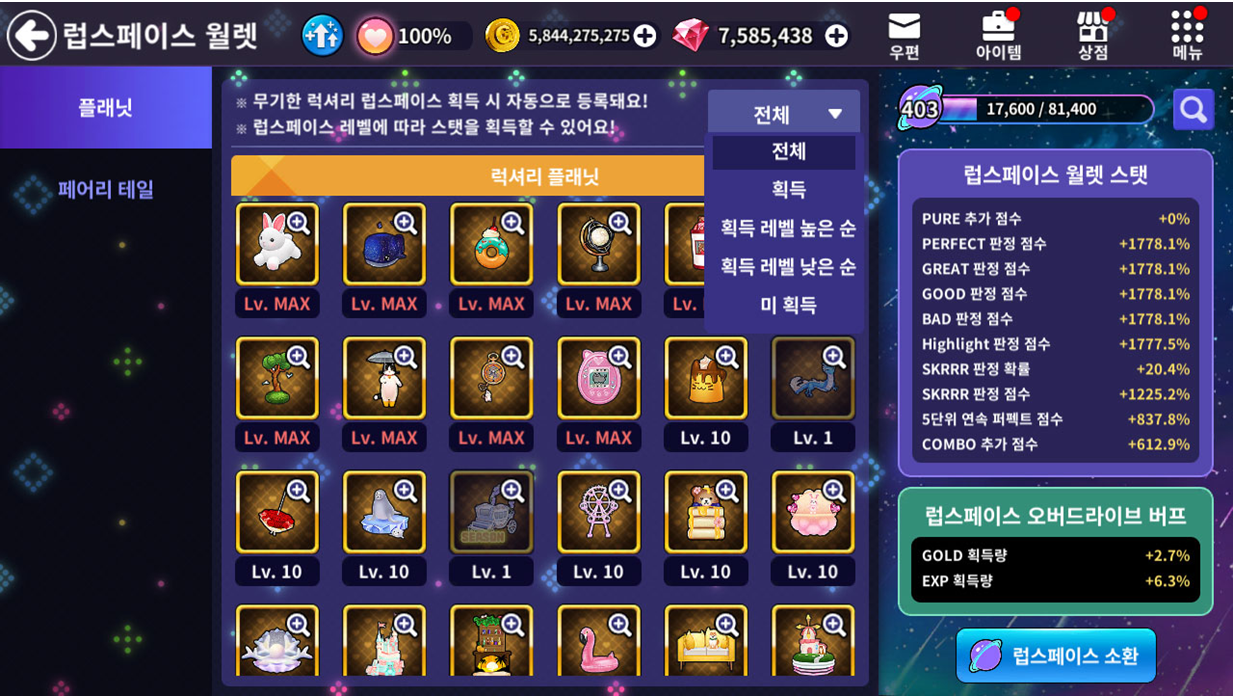Add more red gems with plus button

pyautogui.click(x=836, y=37)
